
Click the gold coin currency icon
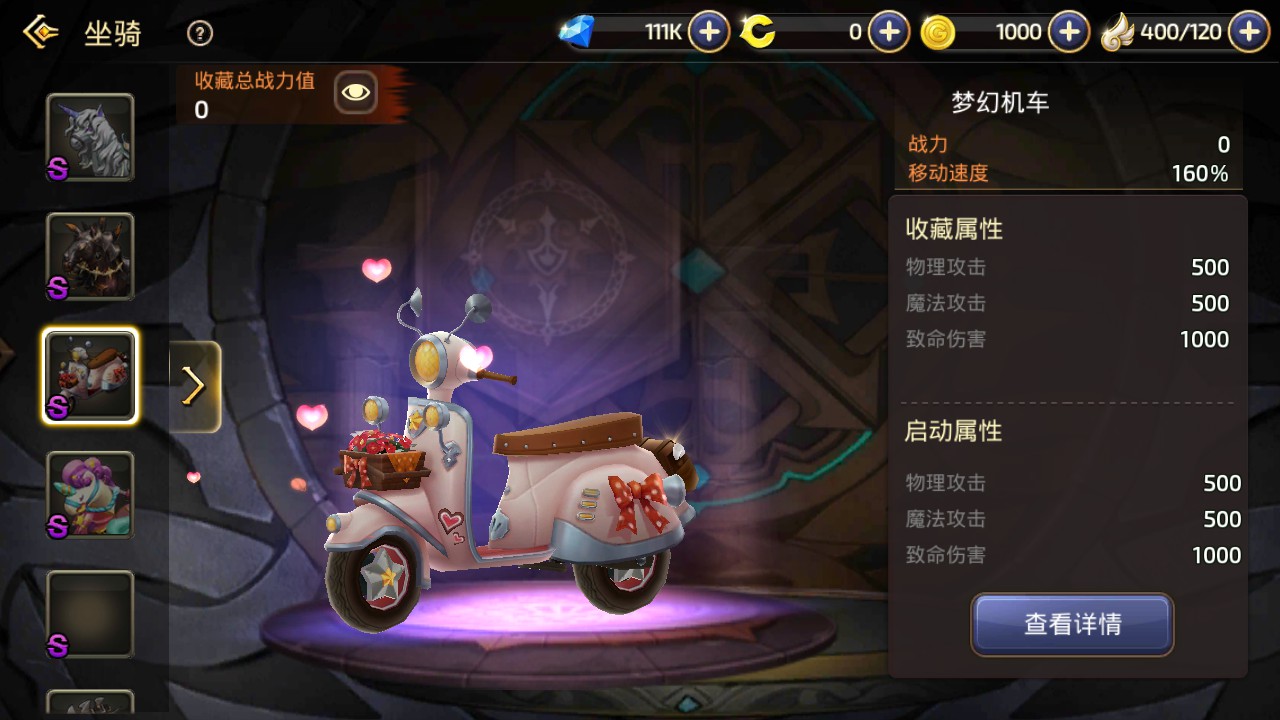click(x=938, y=31)
